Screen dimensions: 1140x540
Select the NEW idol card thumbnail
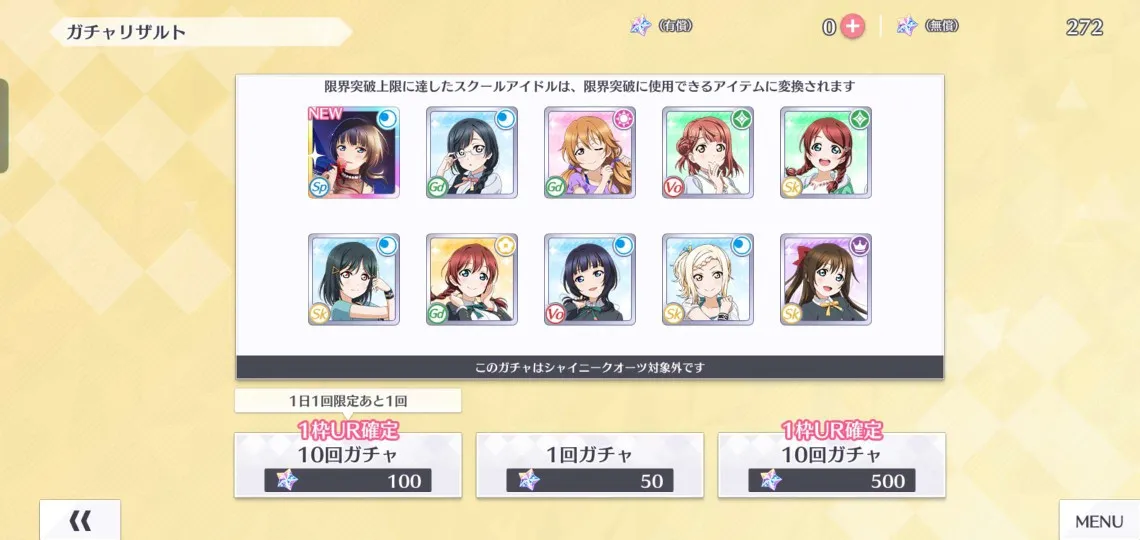354,152
